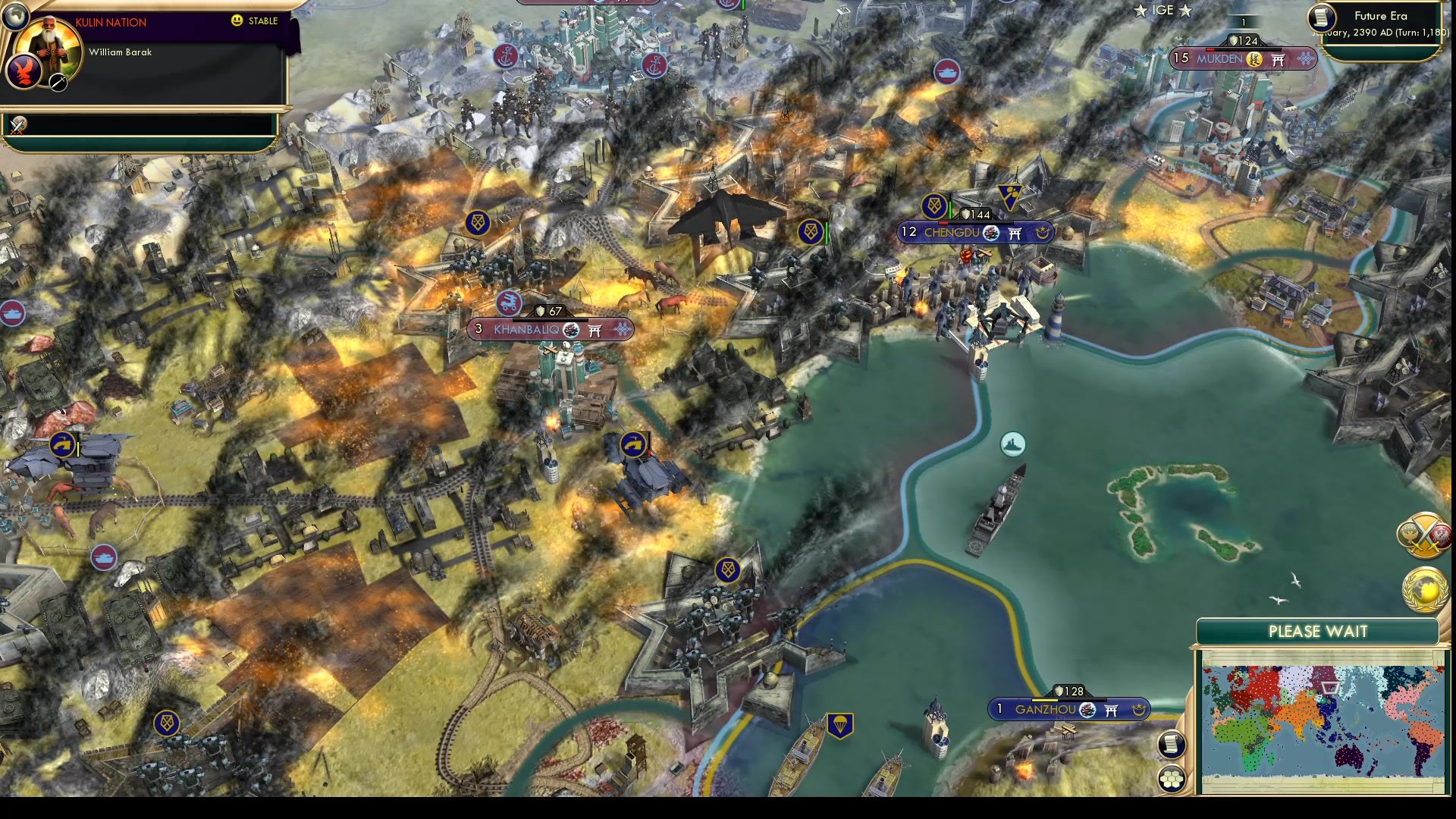Expand the Ganzhou city banner
Screen dimensions: 1456x819
(x=1045, y=710)
